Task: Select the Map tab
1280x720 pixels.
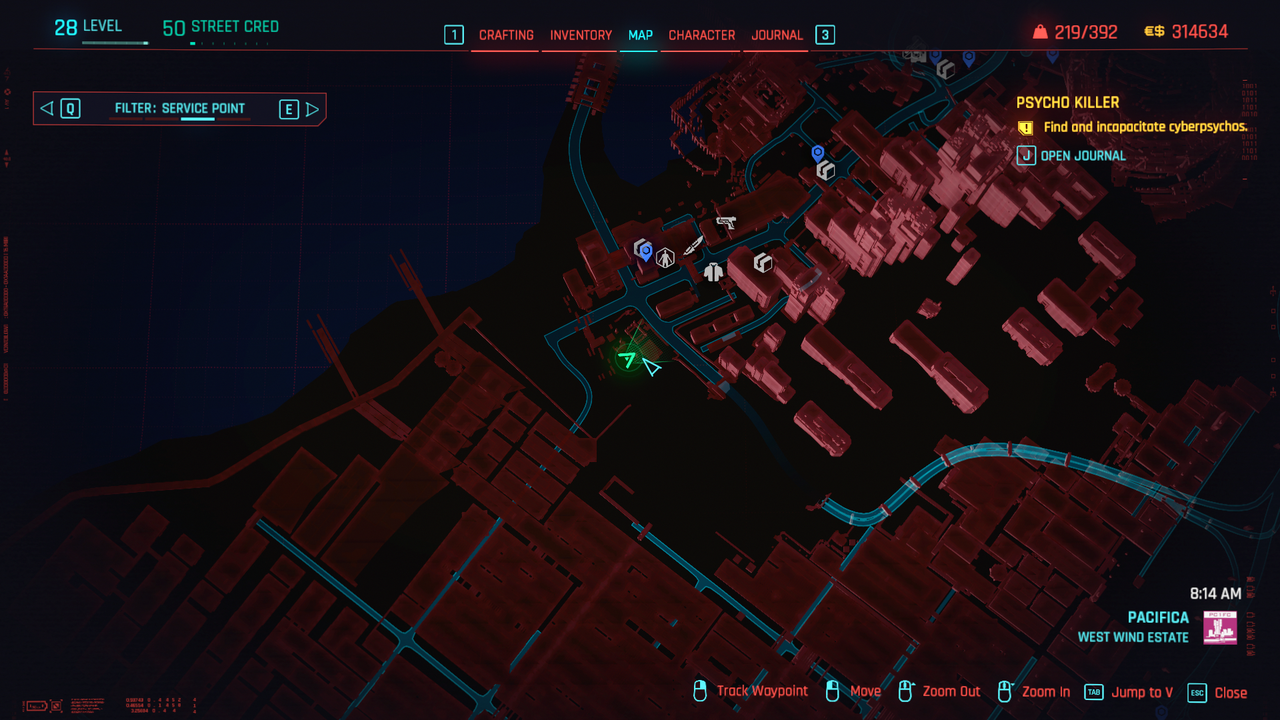Action: (x=640, y=35)
